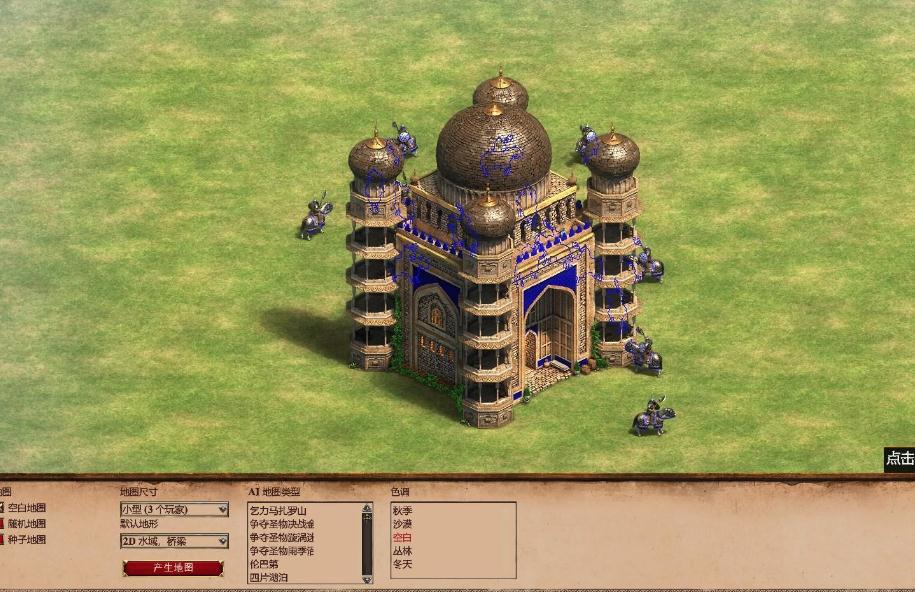Click the 点击 overlay label at right edge
The image size is (915, 592).
[899, 459]
